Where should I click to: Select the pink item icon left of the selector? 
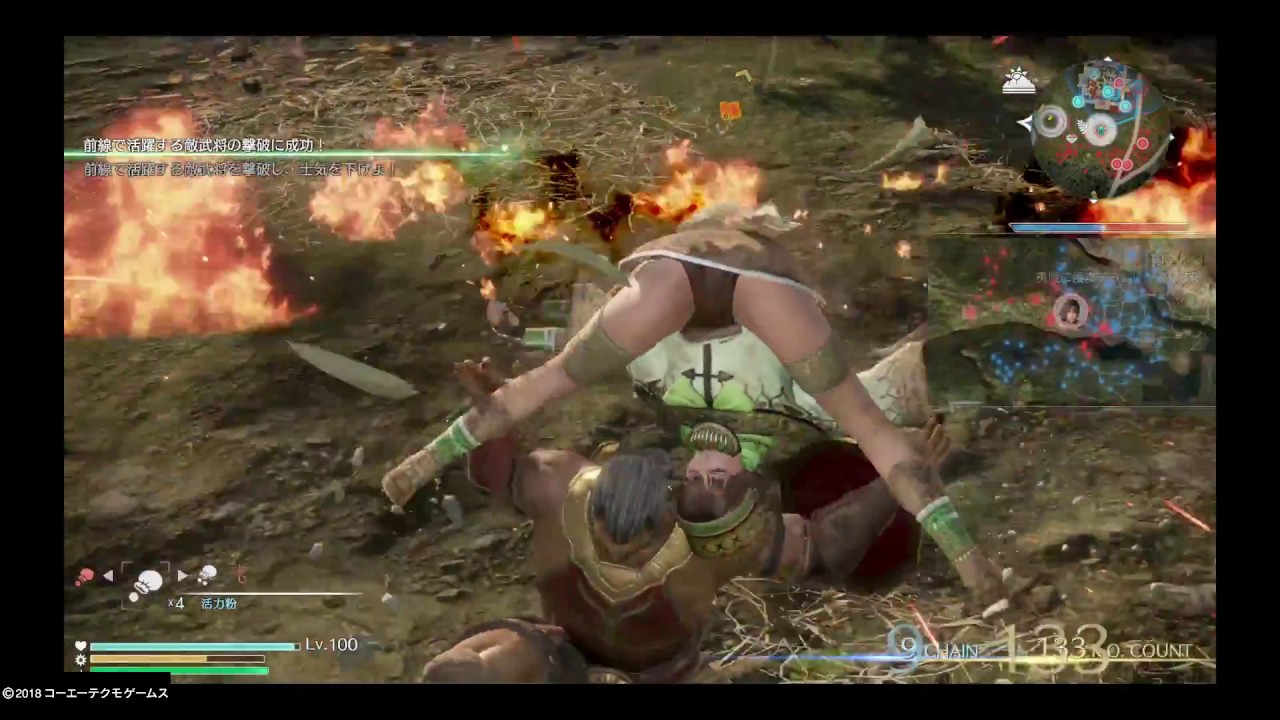click(x=85, y=576)
